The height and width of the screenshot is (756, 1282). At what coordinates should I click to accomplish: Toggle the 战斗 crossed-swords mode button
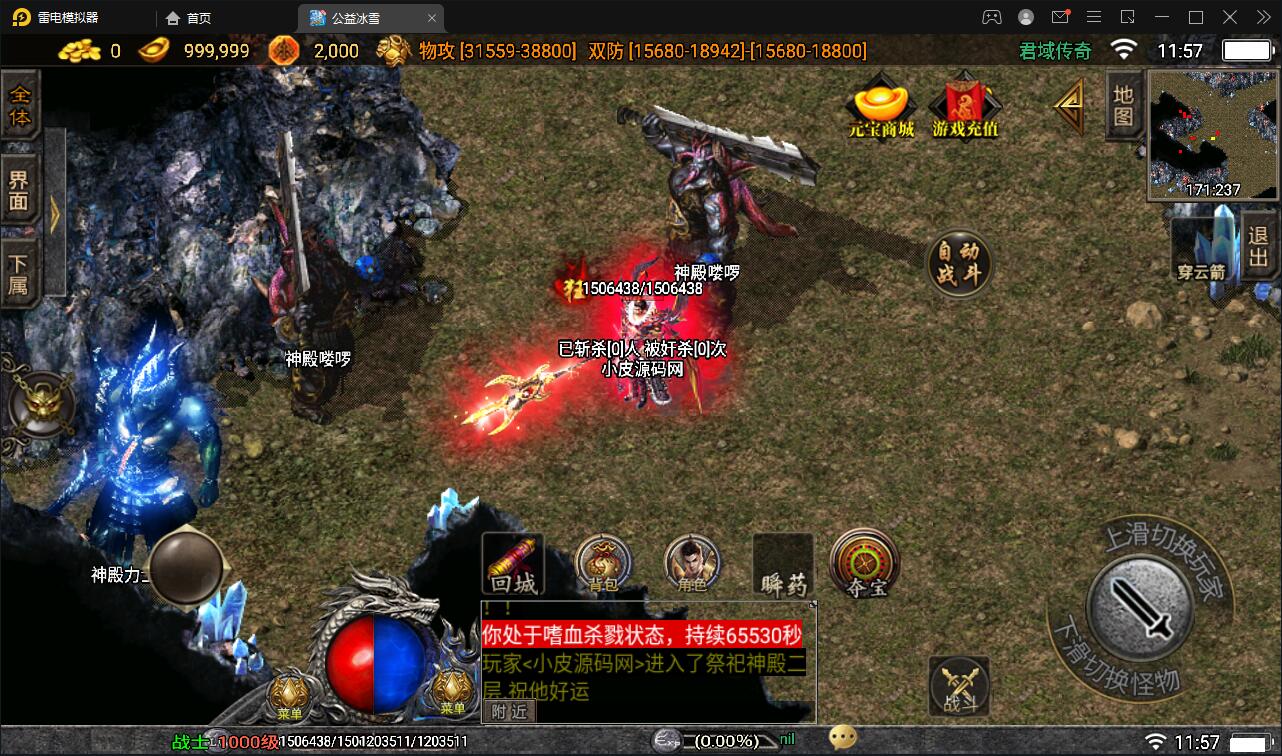point(959,687)
